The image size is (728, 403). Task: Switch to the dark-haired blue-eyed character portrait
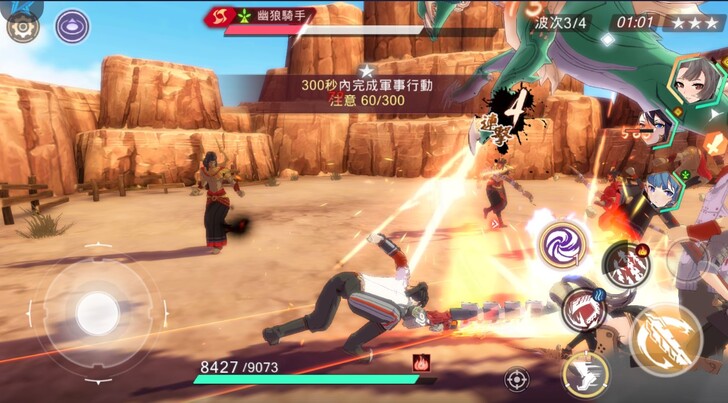point(655,128)
